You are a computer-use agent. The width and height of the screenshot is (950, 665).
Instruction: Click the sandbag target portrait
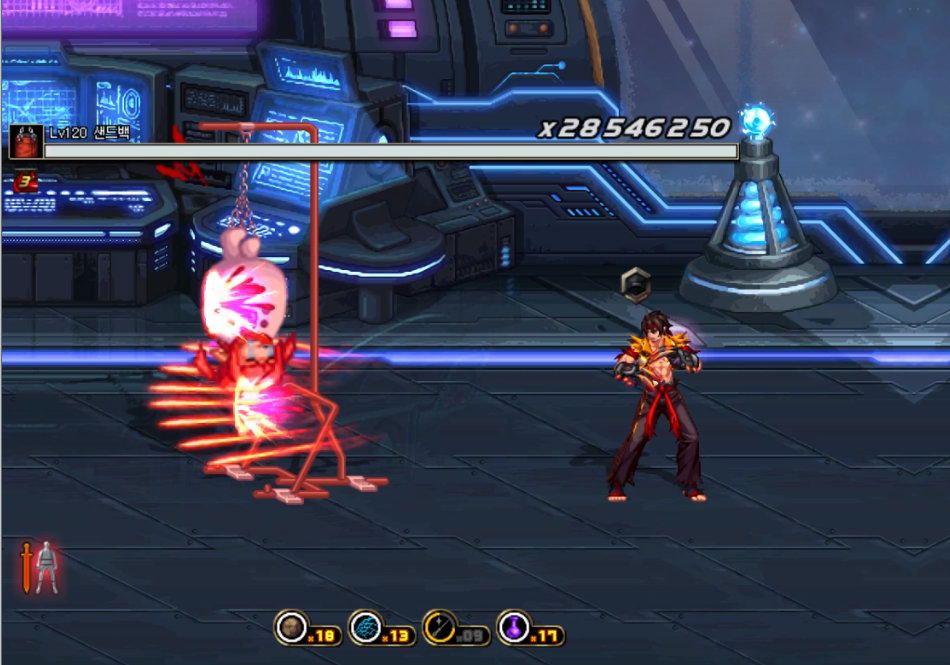coord(25,141)
